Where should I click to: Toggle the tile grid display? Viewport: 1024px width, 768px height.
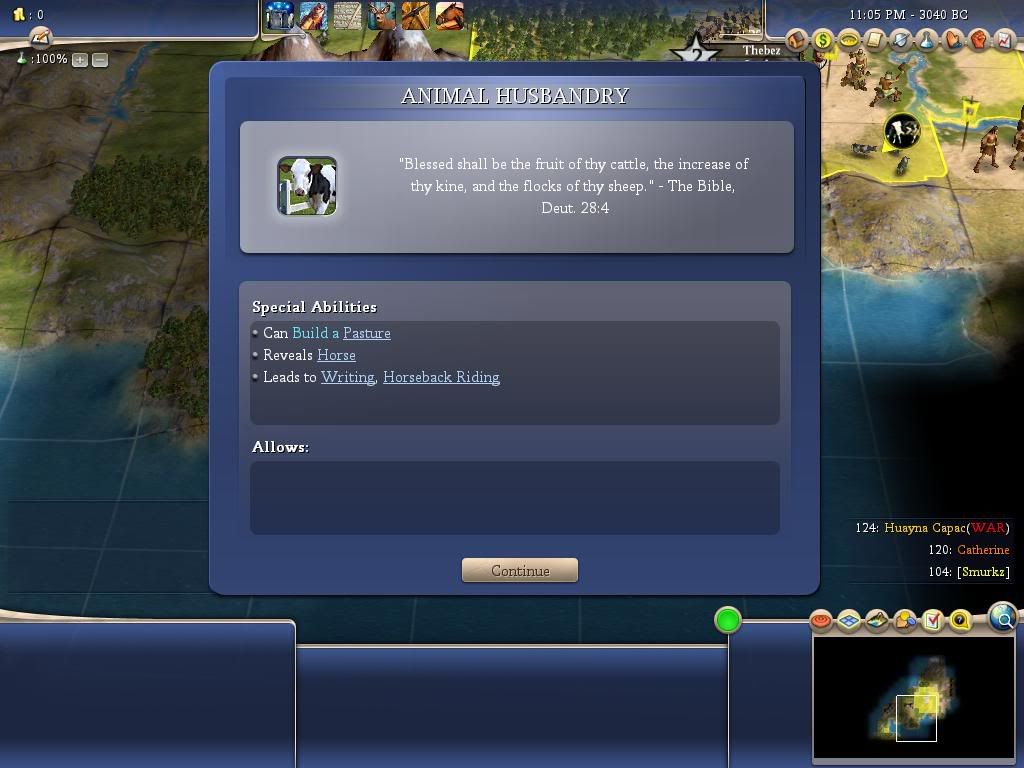tap(849, 621)
